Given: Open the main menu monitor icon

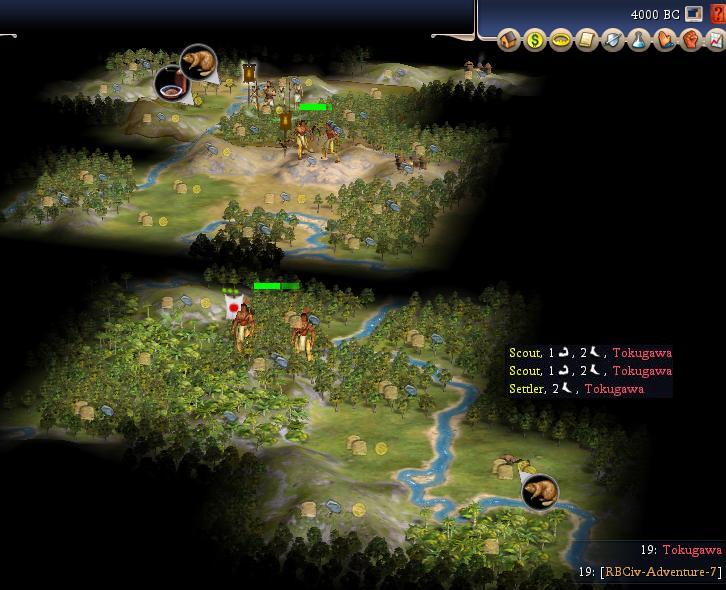Looking at the screenshot, I should 694,14.
